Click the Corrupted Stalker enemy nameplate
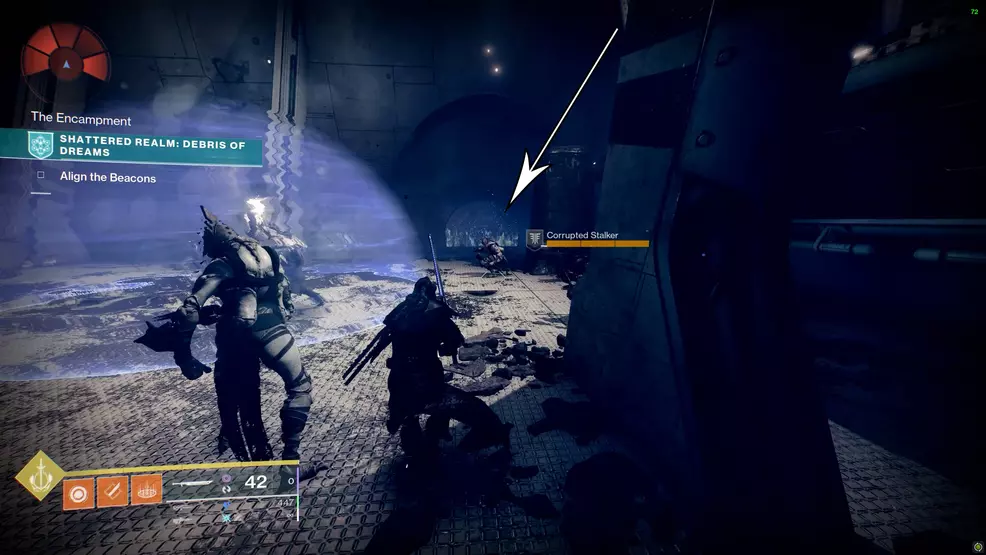Screen dimensions: 986x555 click(582, 236)
